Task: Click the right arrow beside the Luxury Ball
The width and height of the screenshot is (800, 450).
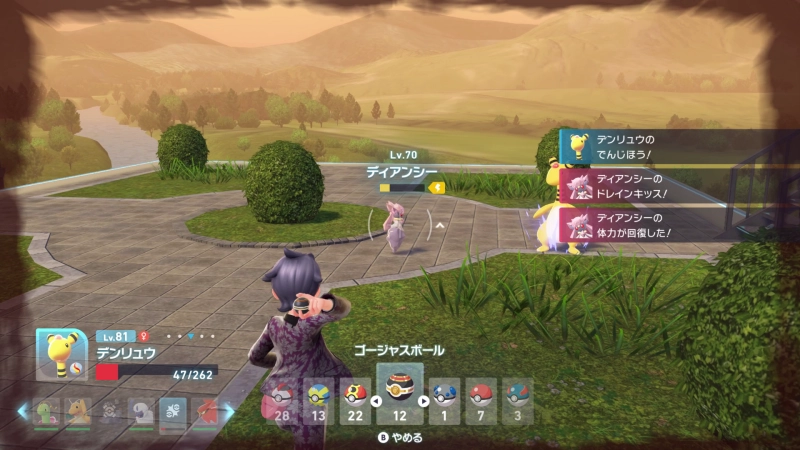Action: (423, 402)
